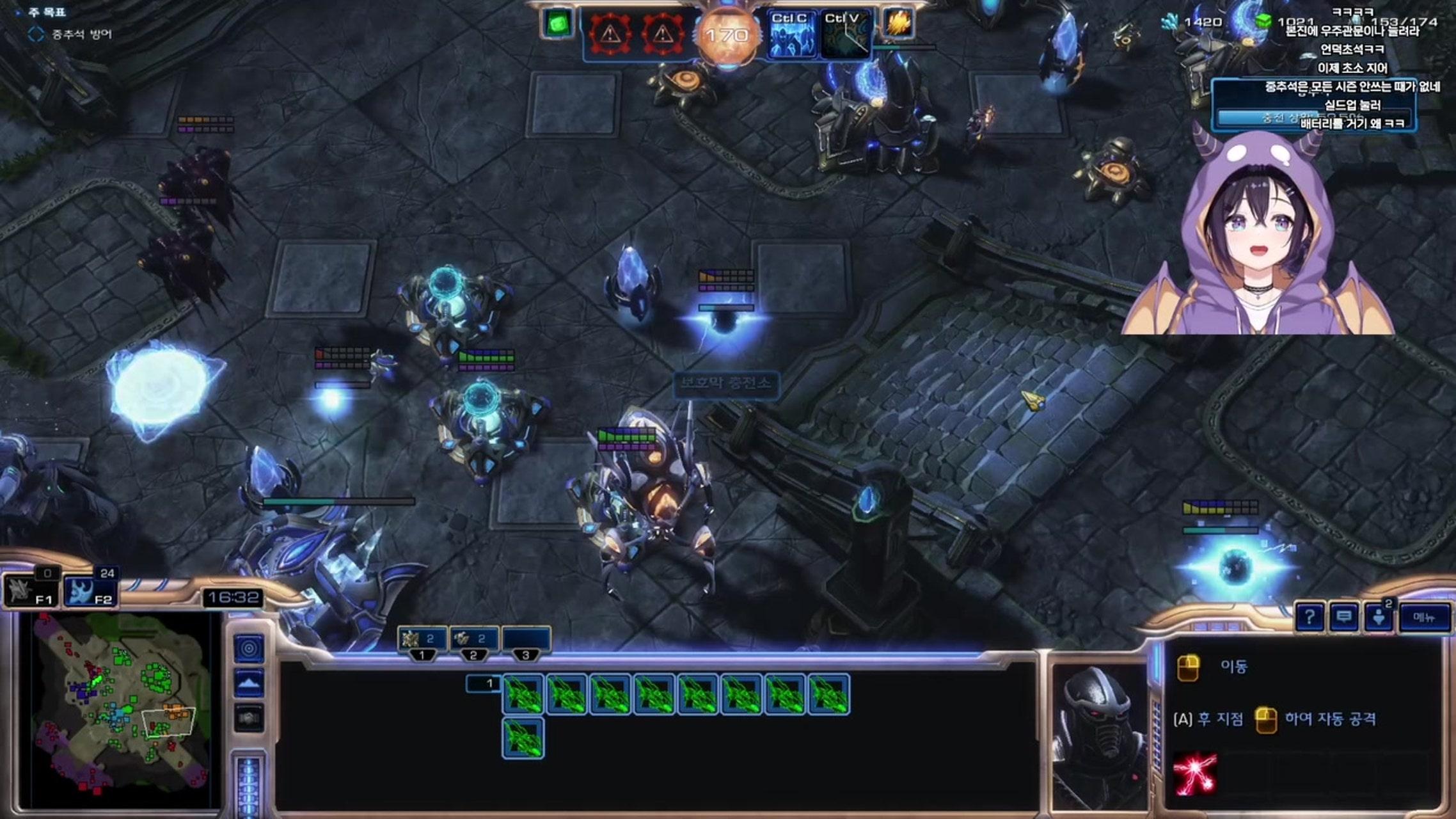Open the 메뉴 game menu button
Screen dimensions: 1456x819
[x=1424, y=617]
